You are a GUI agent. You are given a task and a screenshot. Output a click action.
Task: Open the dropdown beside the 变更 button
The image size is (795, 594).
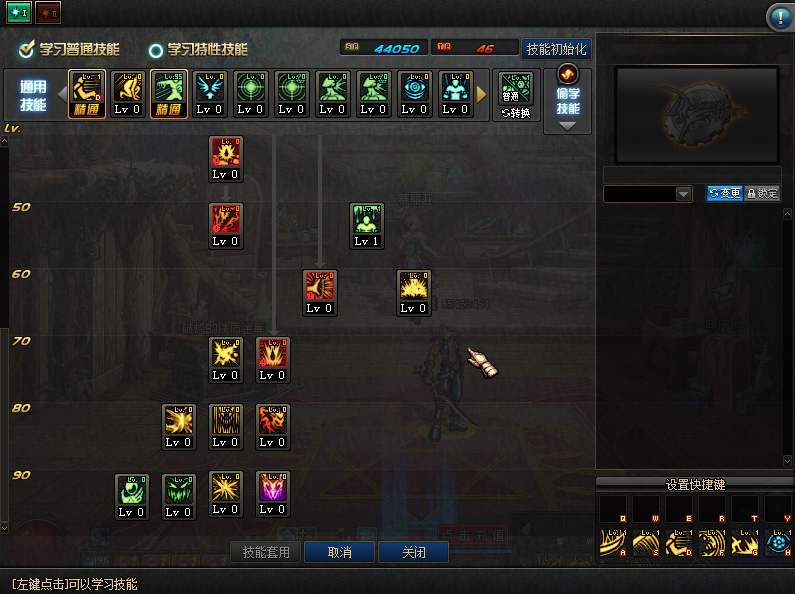pos(683,193)
